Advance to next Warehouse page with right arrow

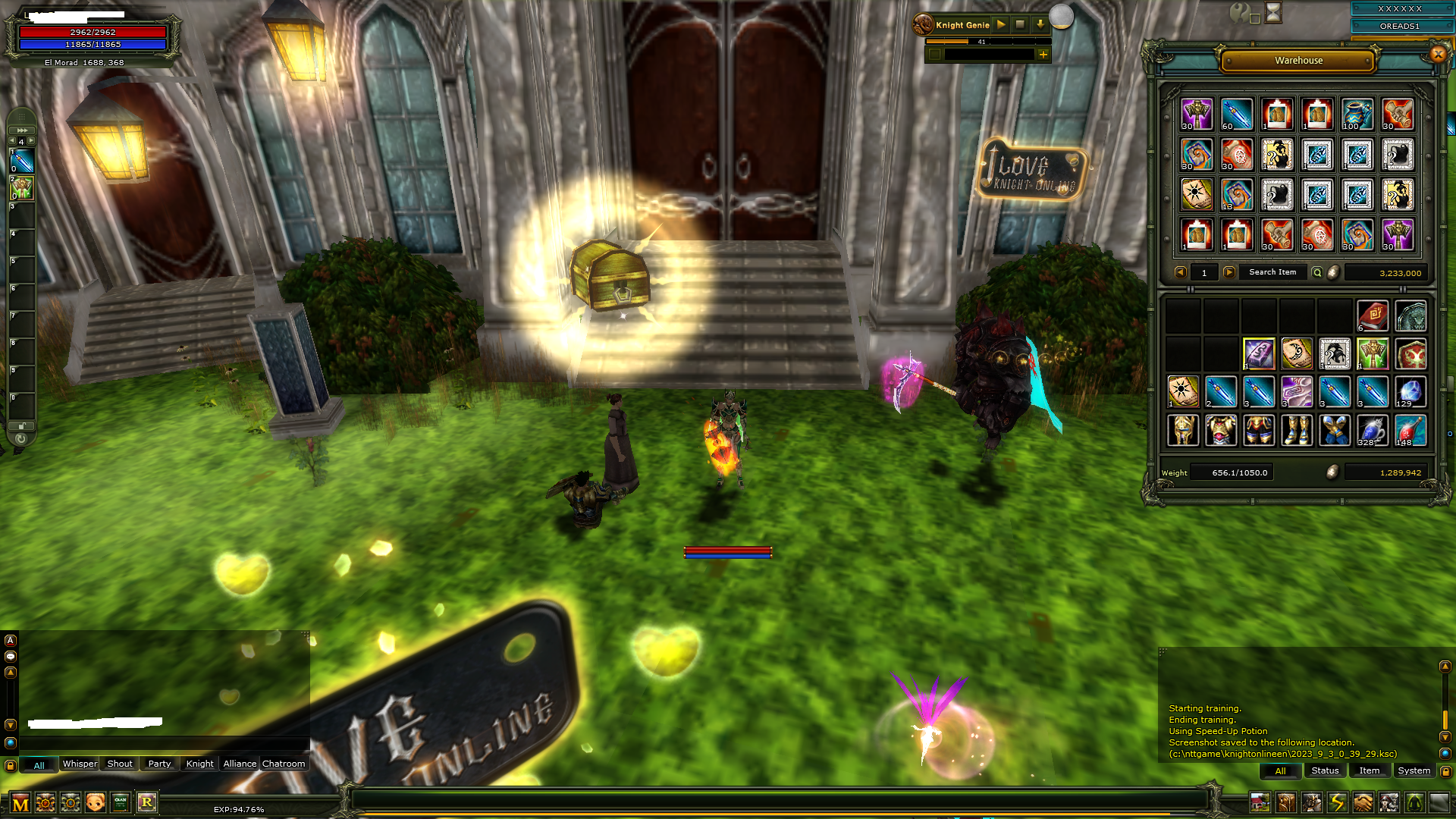pyautogui.click(x=1228, y=272)
